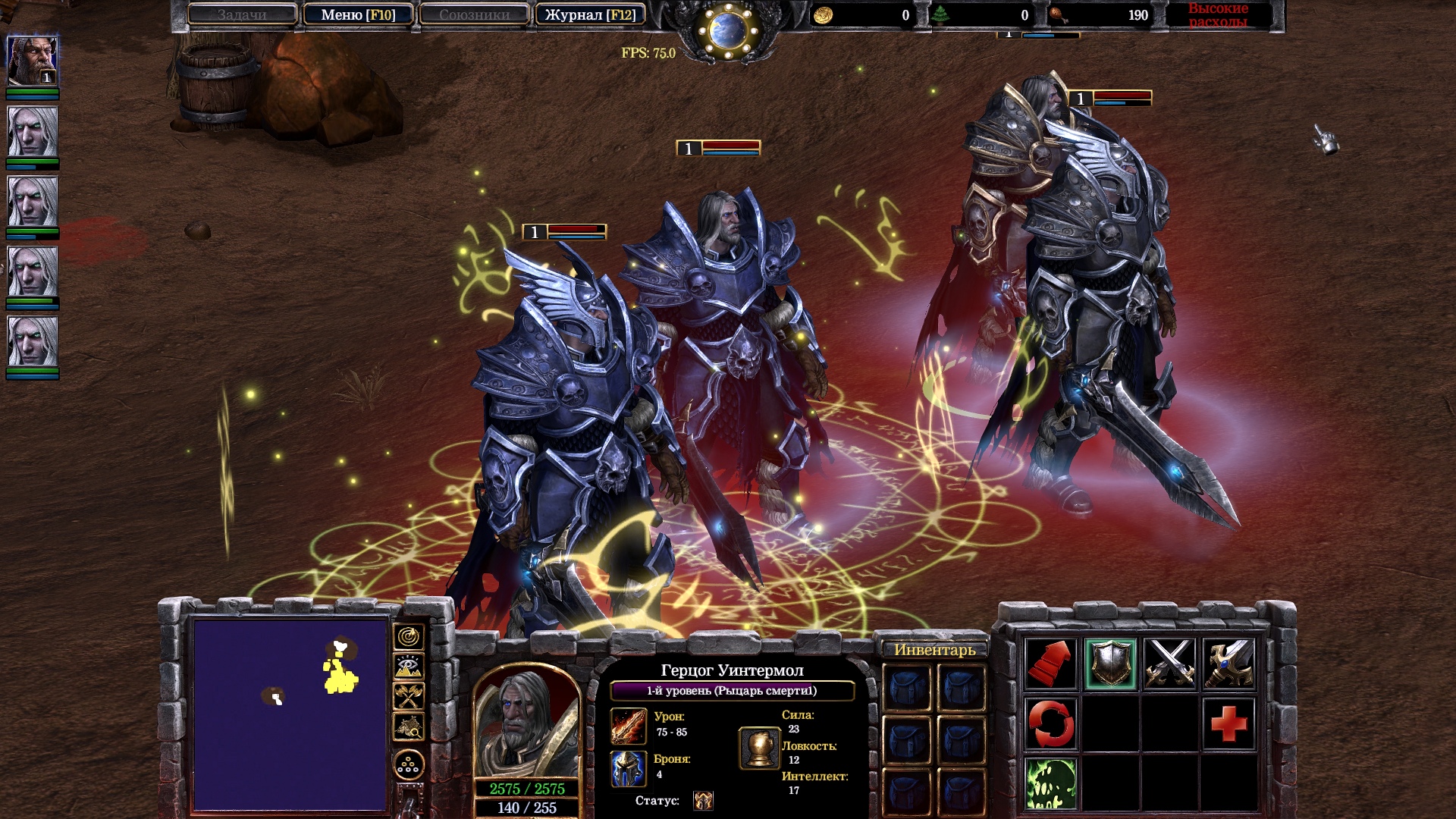Image resolution: width=1456 pixels, height=819 pixels.
Task: Toggle formation movement button
Action: point(409,764)
